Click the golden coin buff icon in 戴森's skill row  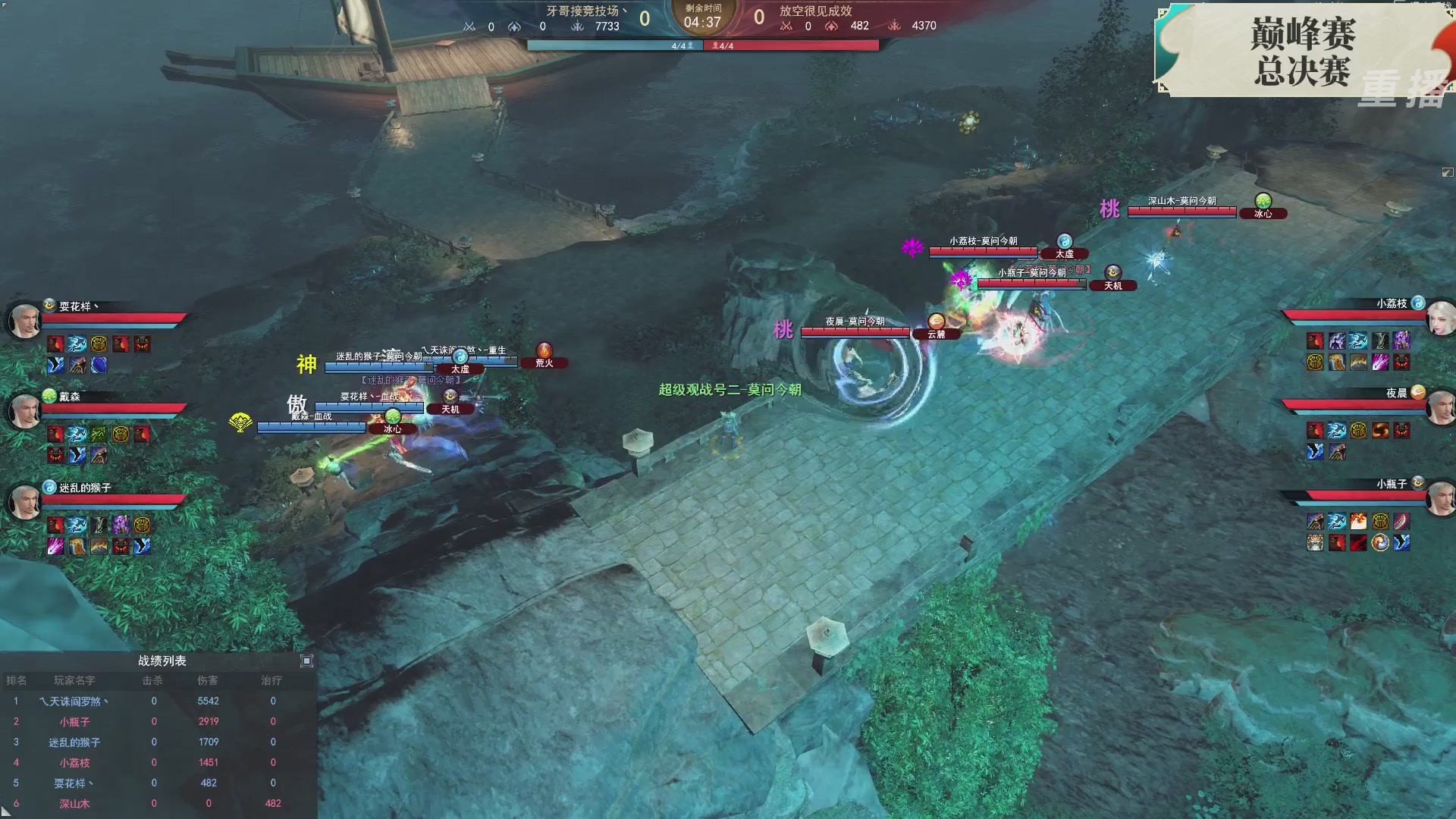pos(120,434)
